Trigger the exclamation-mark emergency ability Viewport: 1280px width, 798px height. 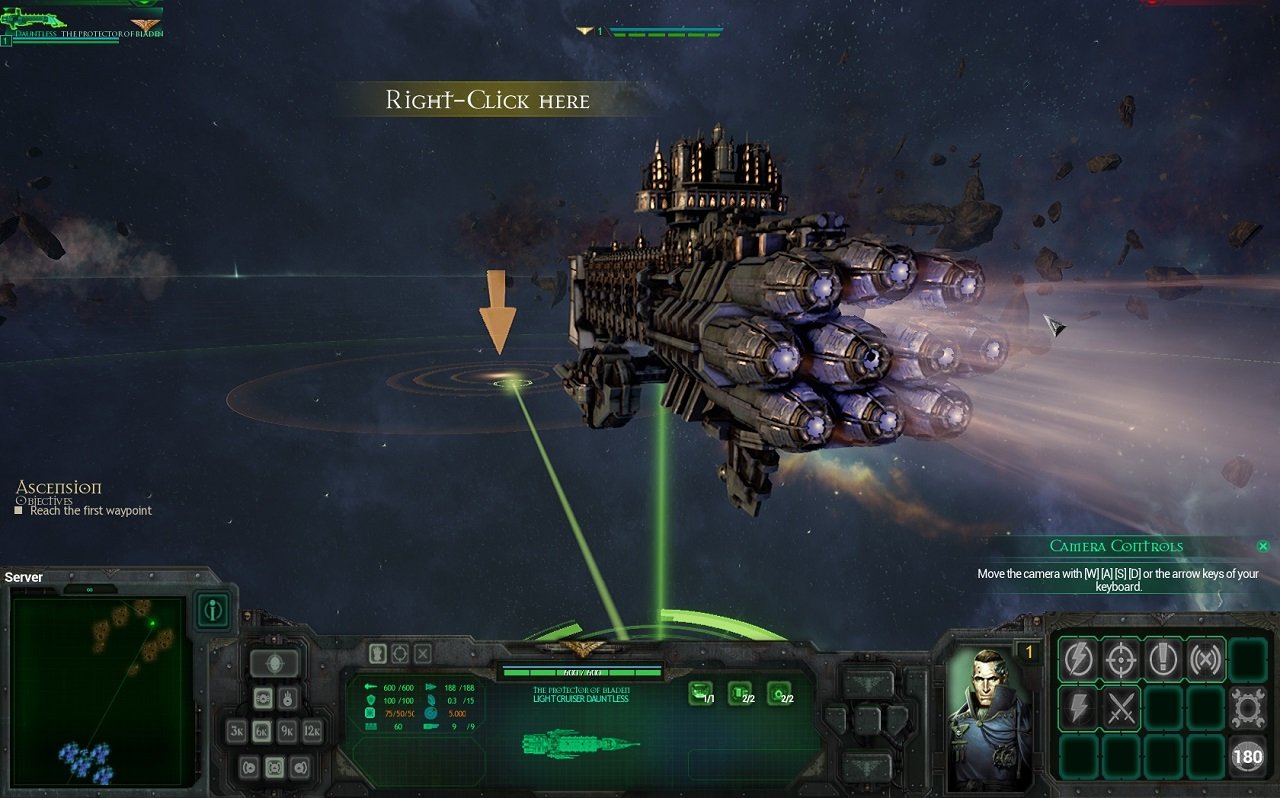tap(1163, 658)
